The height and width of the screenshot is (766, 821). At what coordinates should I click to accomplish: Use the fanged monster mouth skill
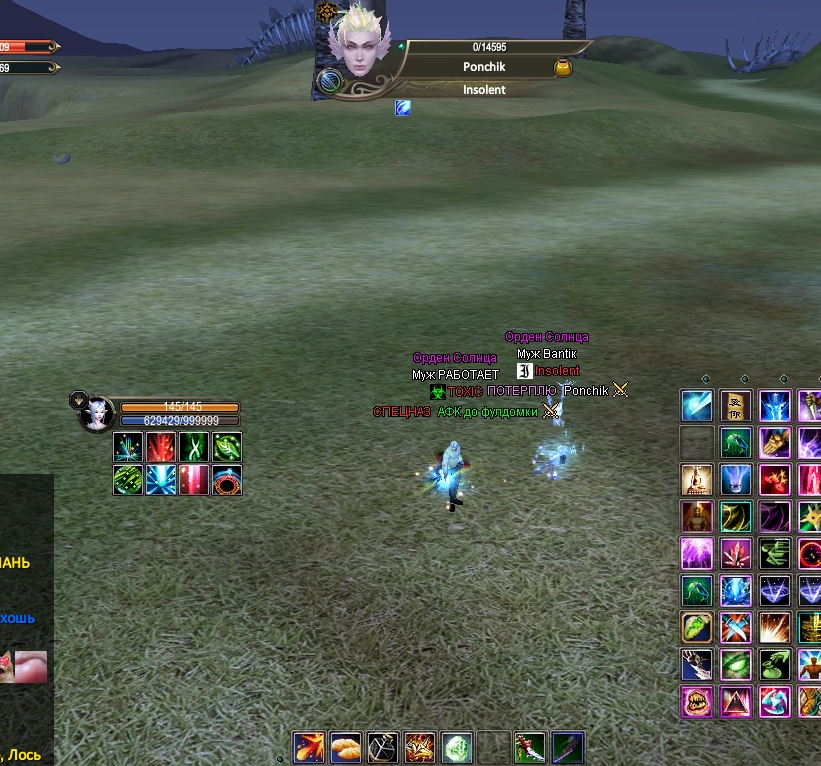[697, 701]
